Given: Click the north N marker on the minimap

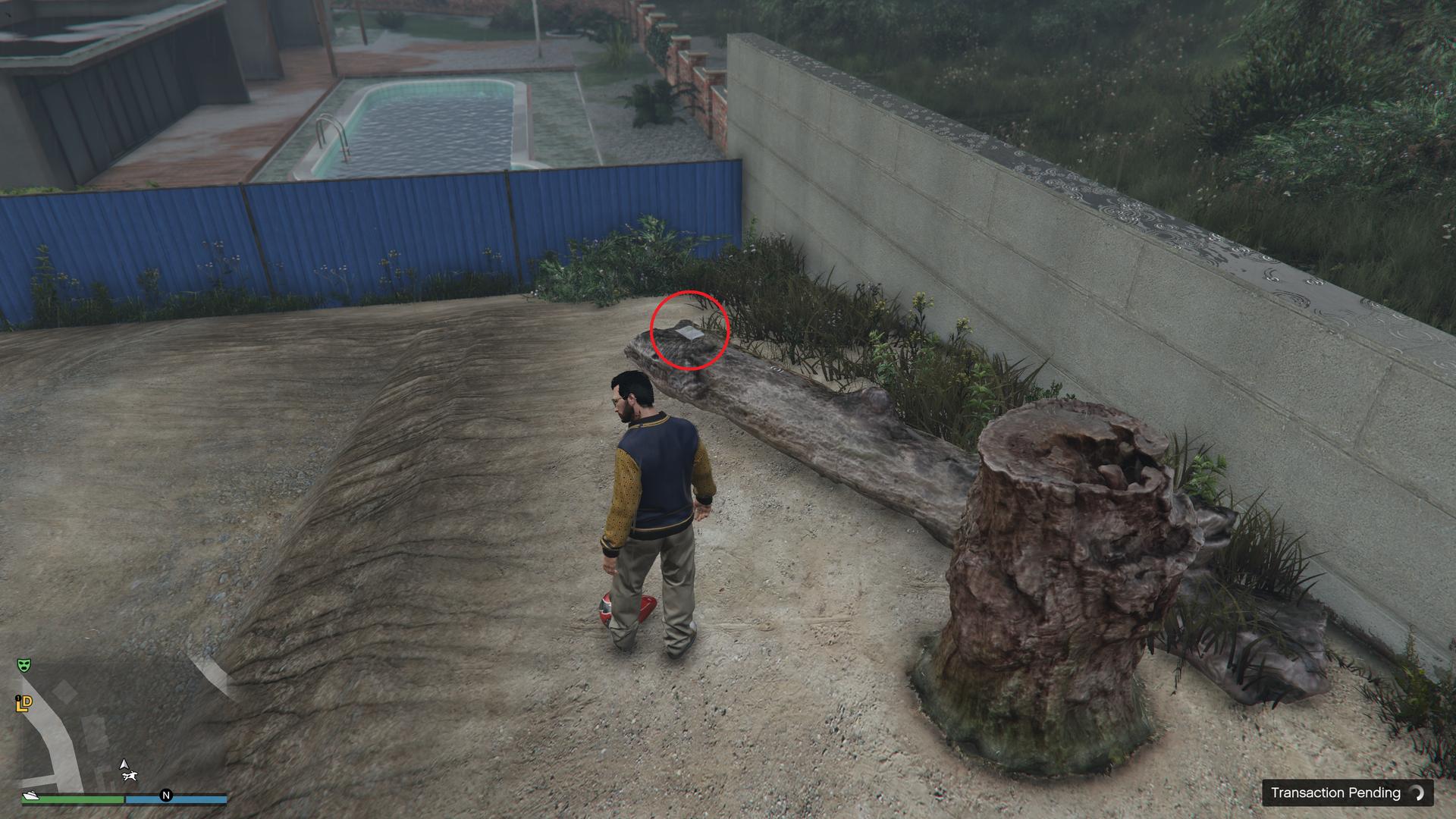Looking at the screenshot, I should tap(166, 795).
